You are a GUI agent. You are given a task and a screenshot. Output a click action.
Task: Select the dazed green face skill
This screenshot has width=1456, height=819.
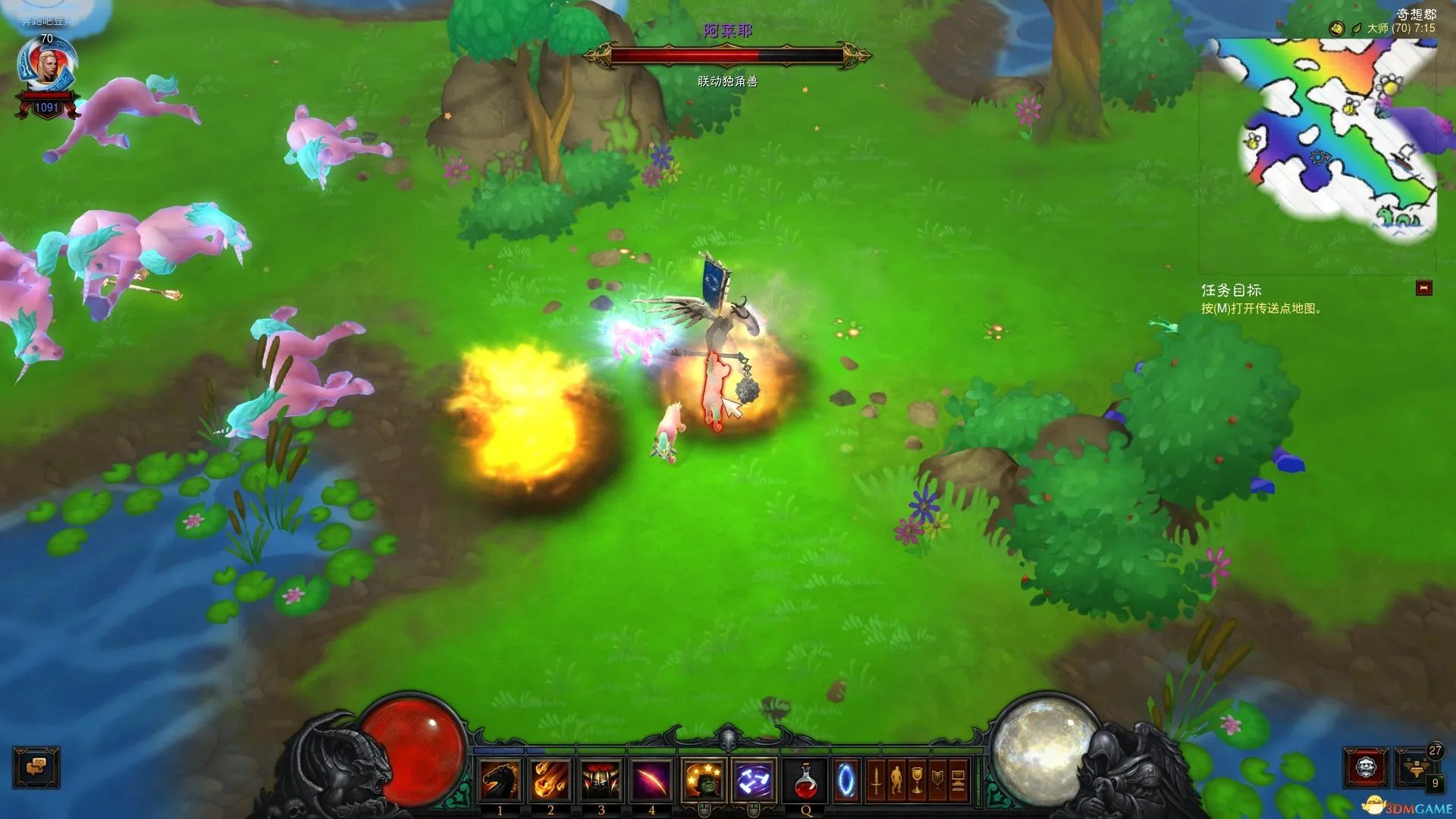[x=704, y=780]
